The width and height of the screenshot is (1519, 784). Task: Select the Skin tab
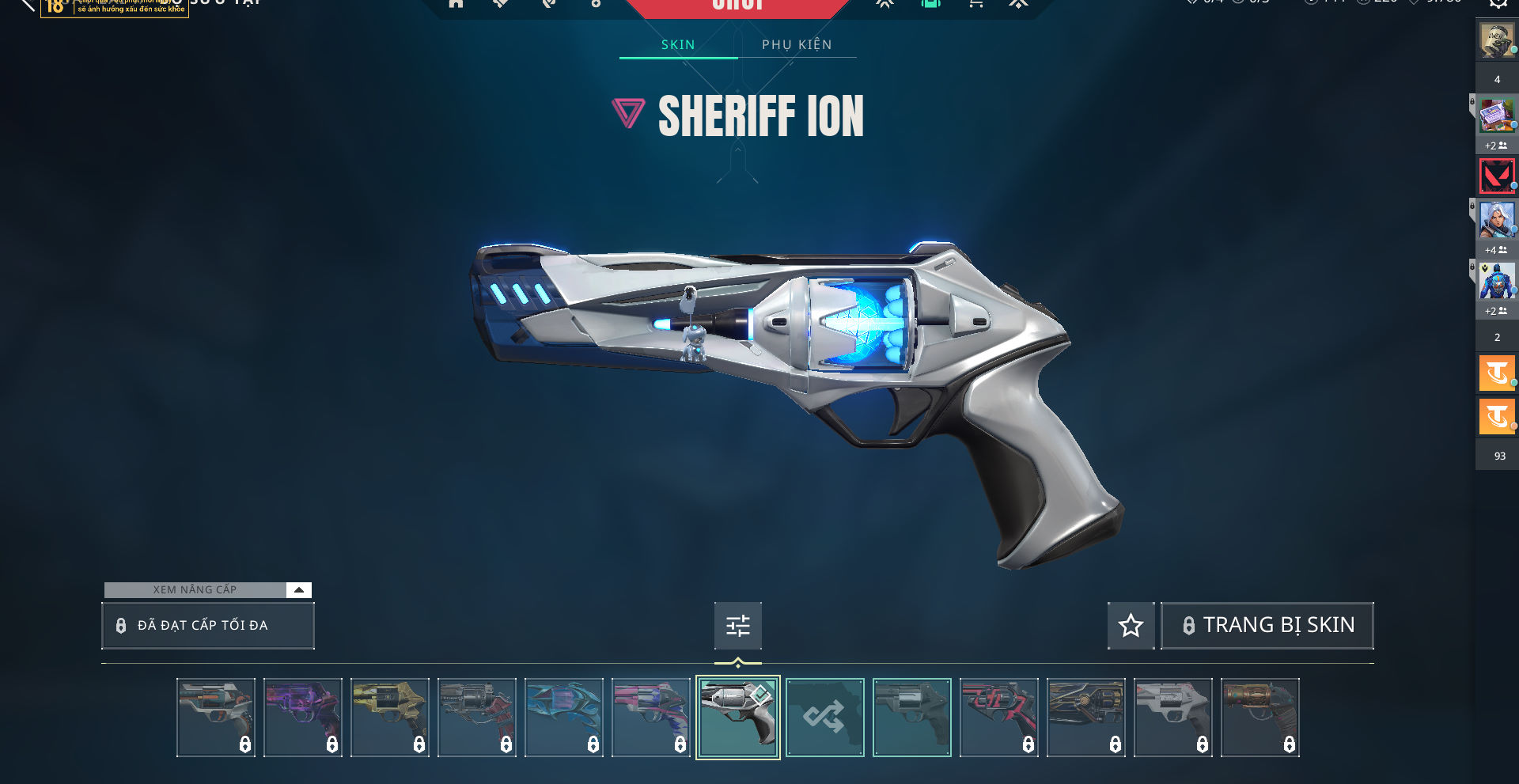tap(678, 45)
